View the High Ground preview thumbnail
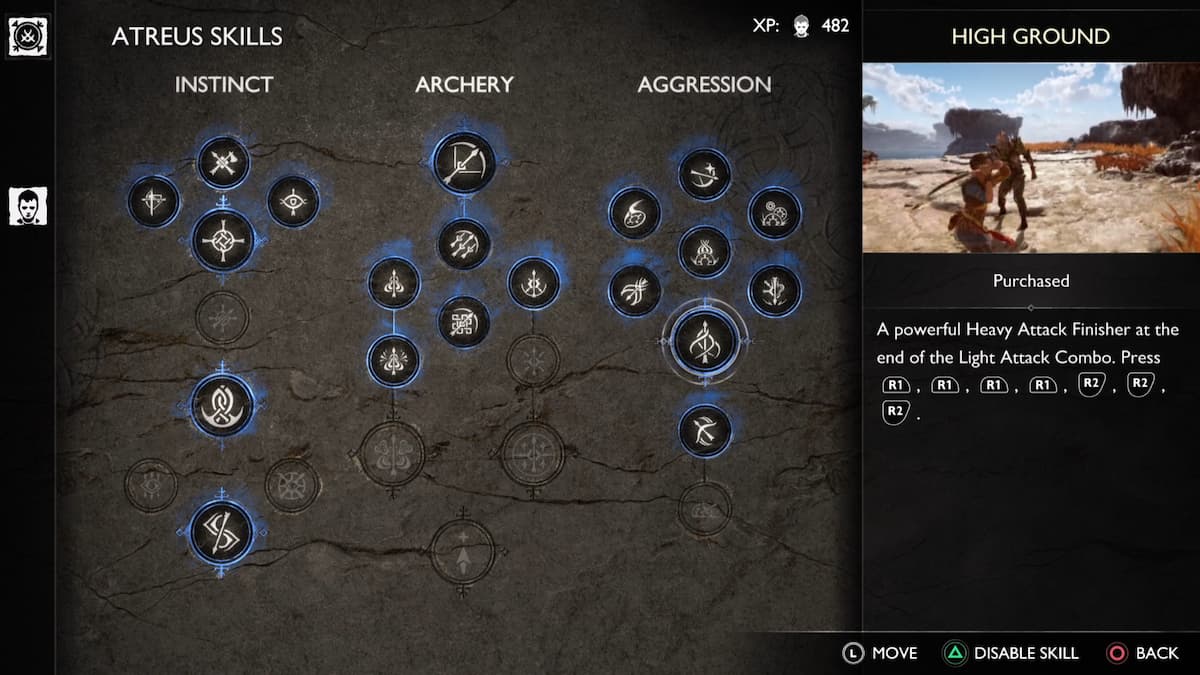The height and width of the screenshot is (675, 1200). point(1030,157)
